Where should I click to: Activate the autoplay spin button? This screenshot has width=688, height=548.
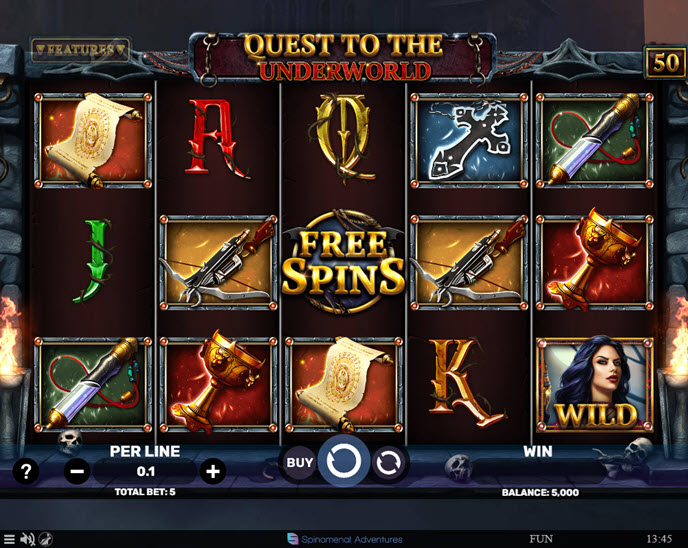coord(389,462)
